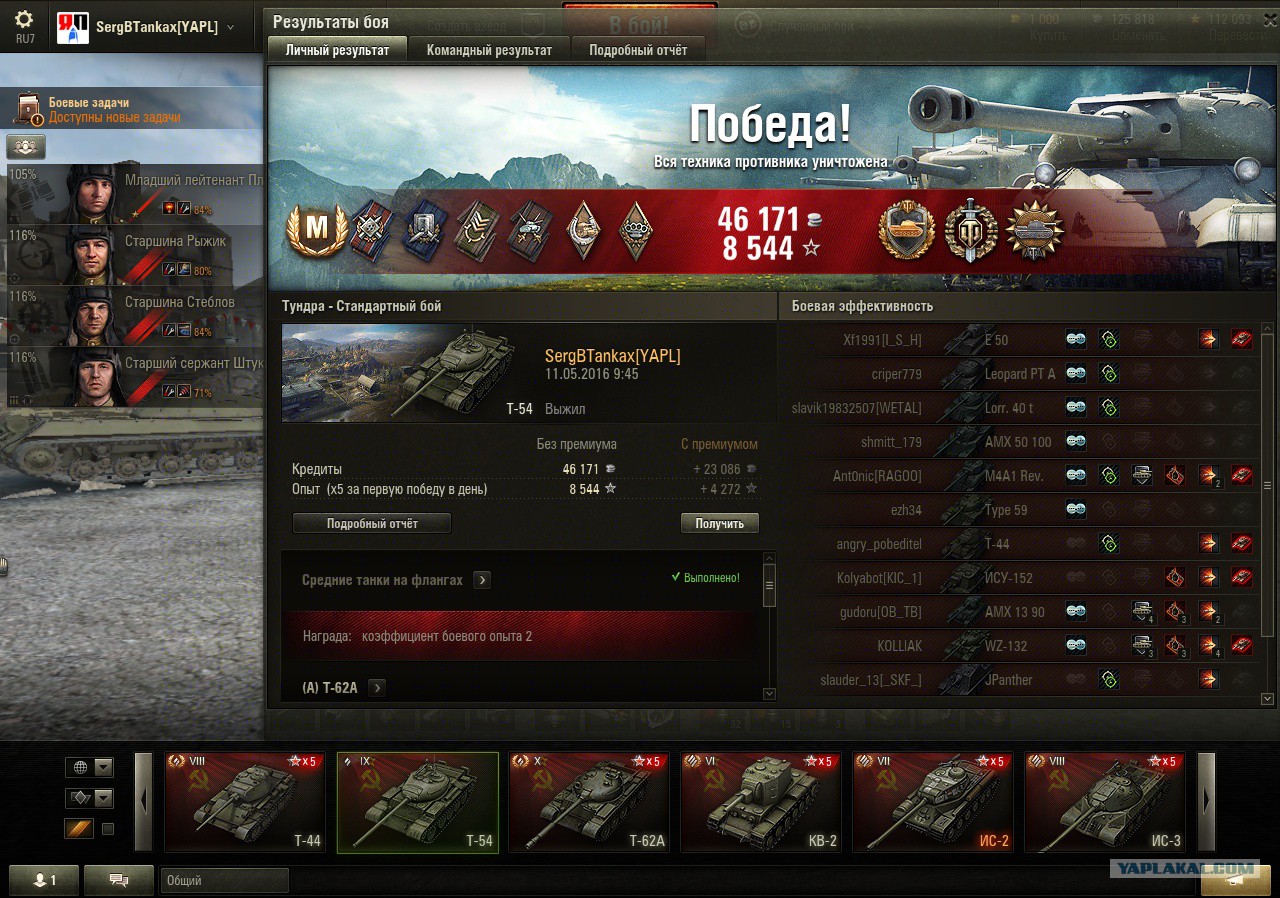Select the Личный результат tab

[x=337, y=50]
